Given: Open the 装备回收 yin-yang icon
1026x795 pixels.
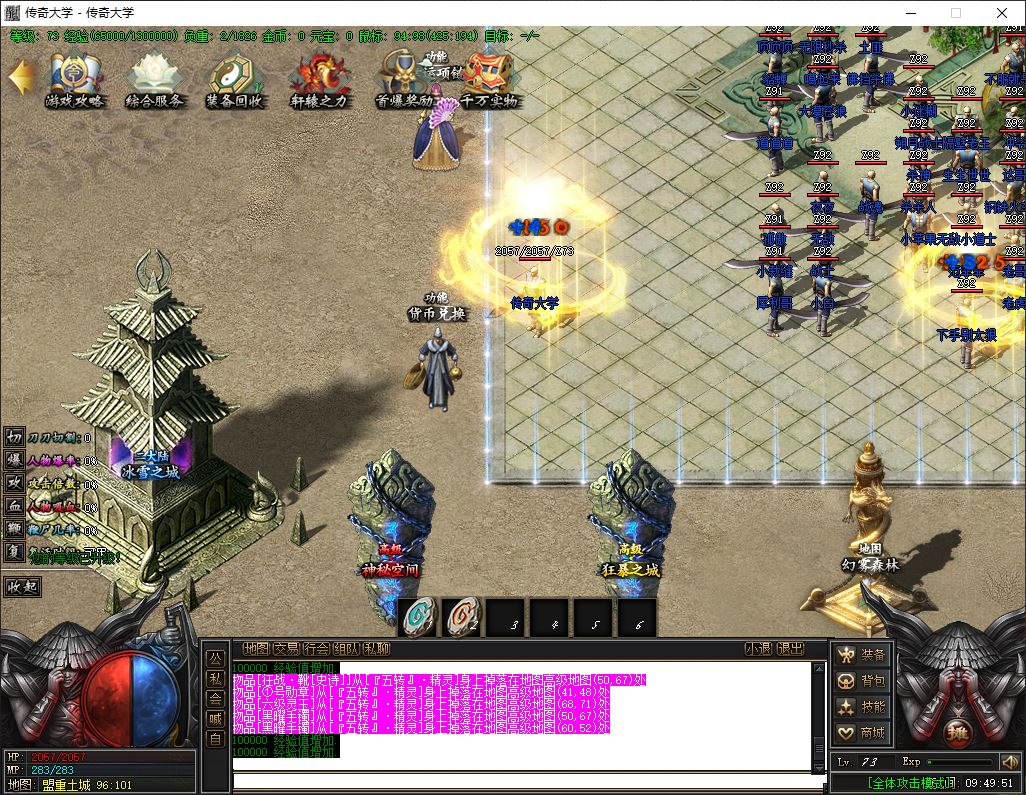Looking at the screenshot, I should (x=235, y=79).
